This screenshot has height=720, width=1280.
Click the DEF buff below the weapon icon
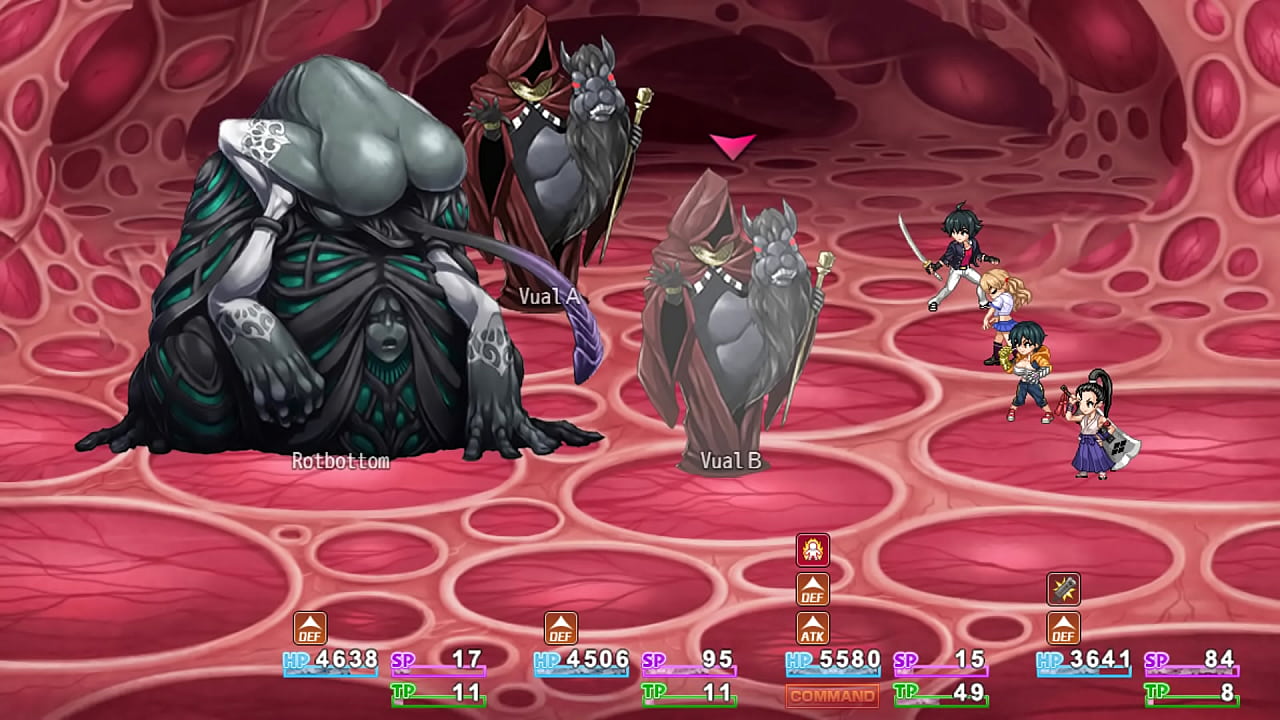click(1065, 630)
